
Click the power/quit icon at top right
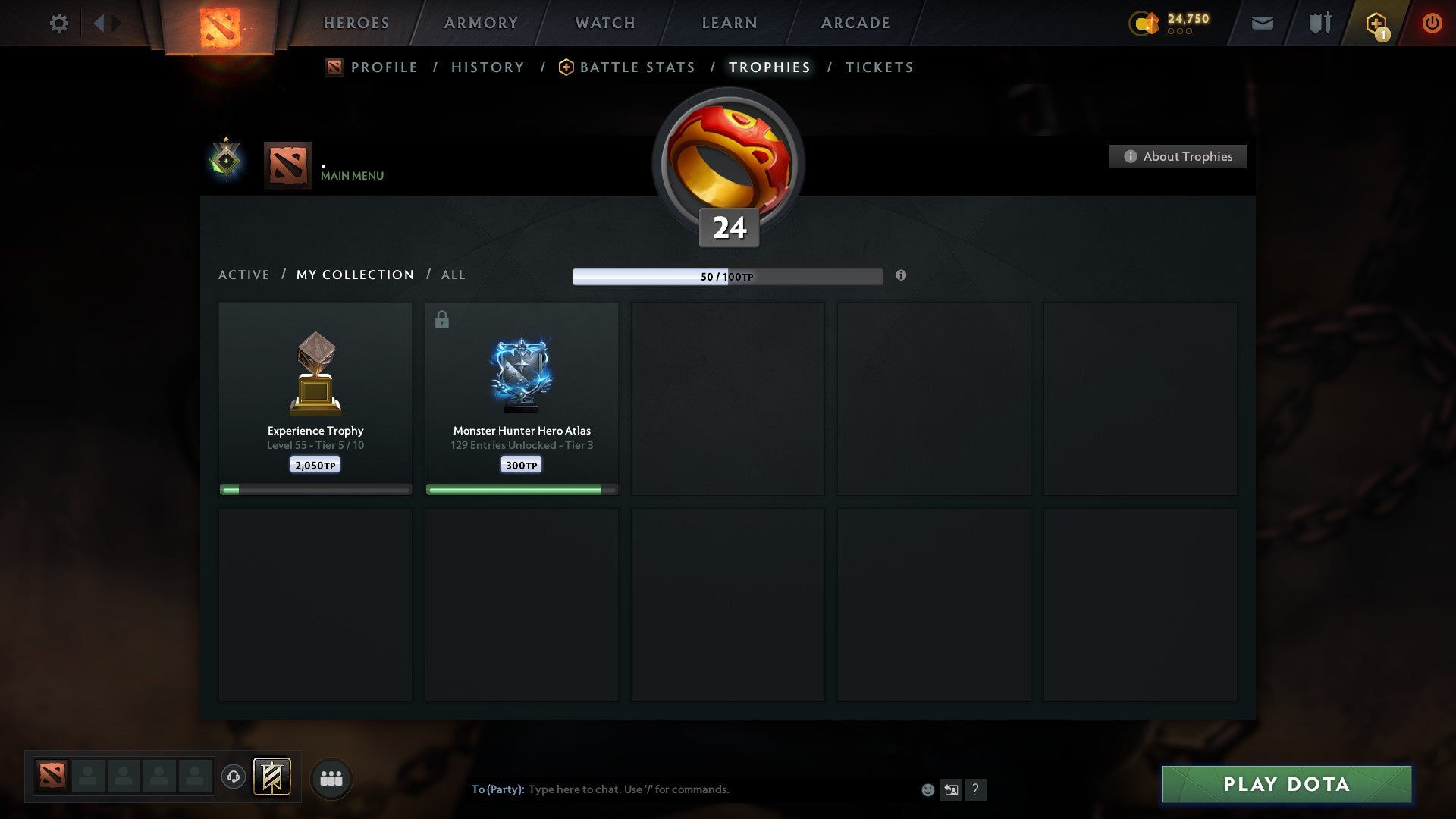click(1432, 23)
